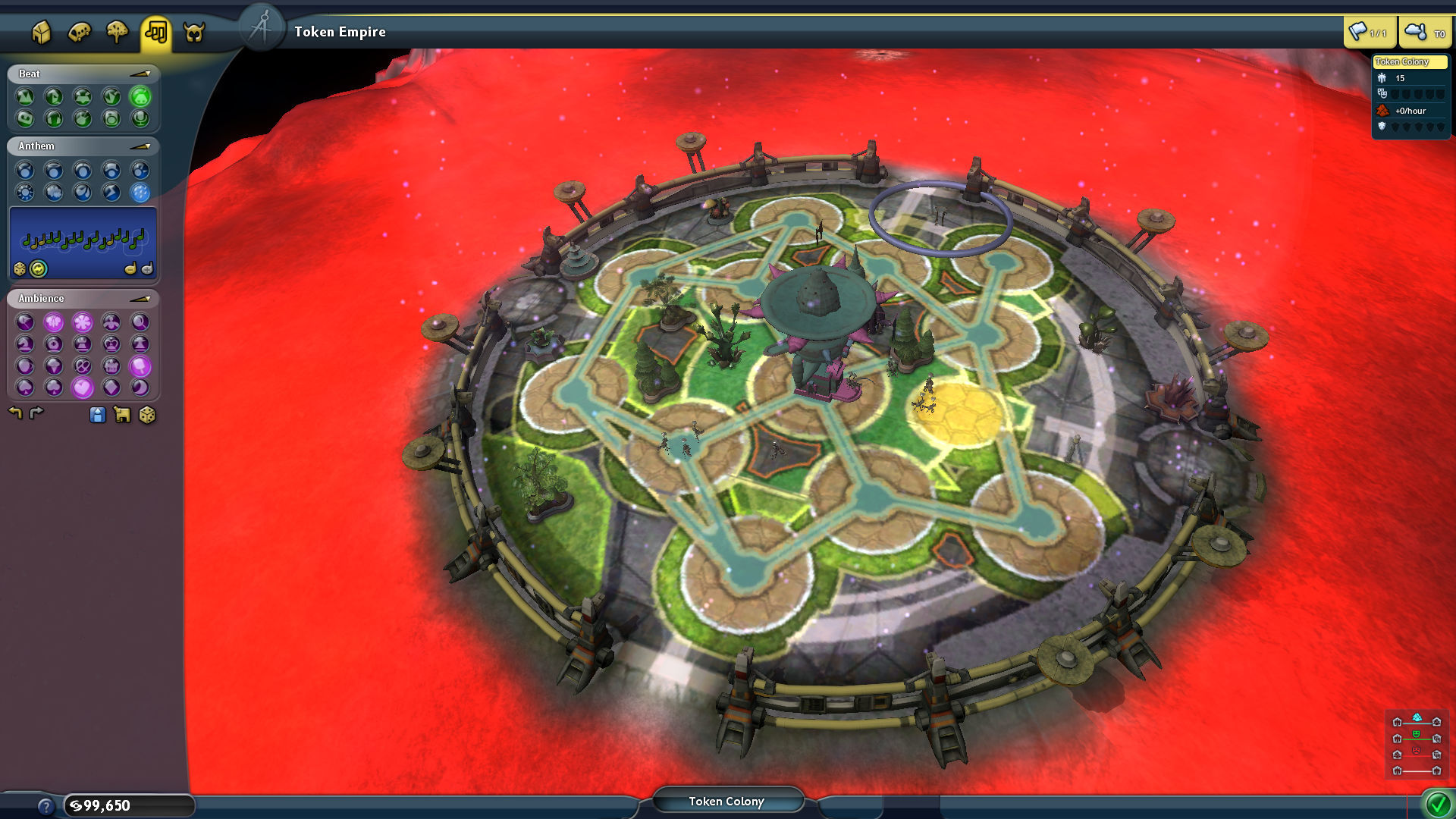Click the Token Colony label at bottom center
The image size is (1456, 819).
[728, 801]
